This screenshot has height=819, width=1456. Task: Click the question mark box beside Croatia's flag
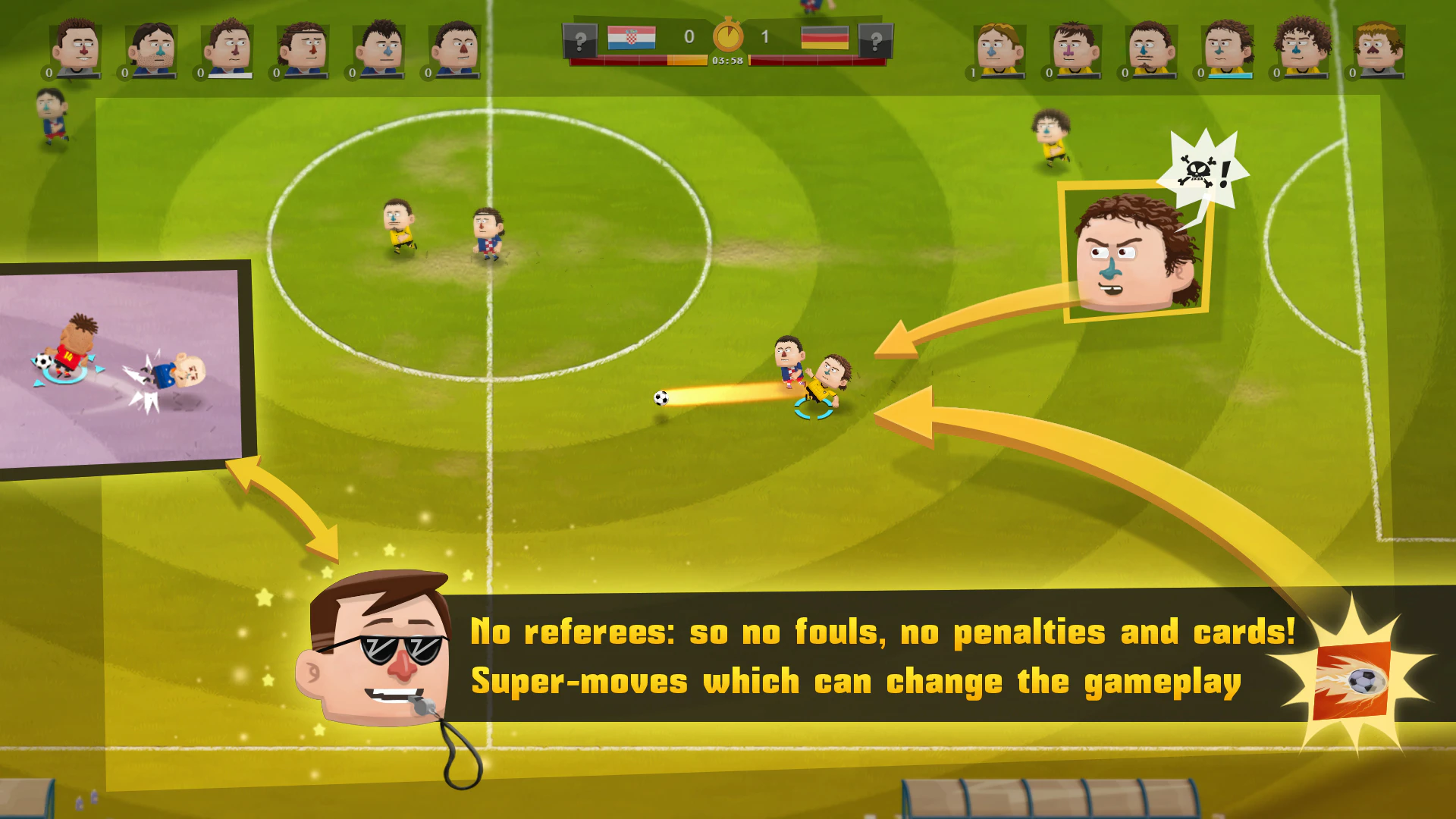point(580,40)
